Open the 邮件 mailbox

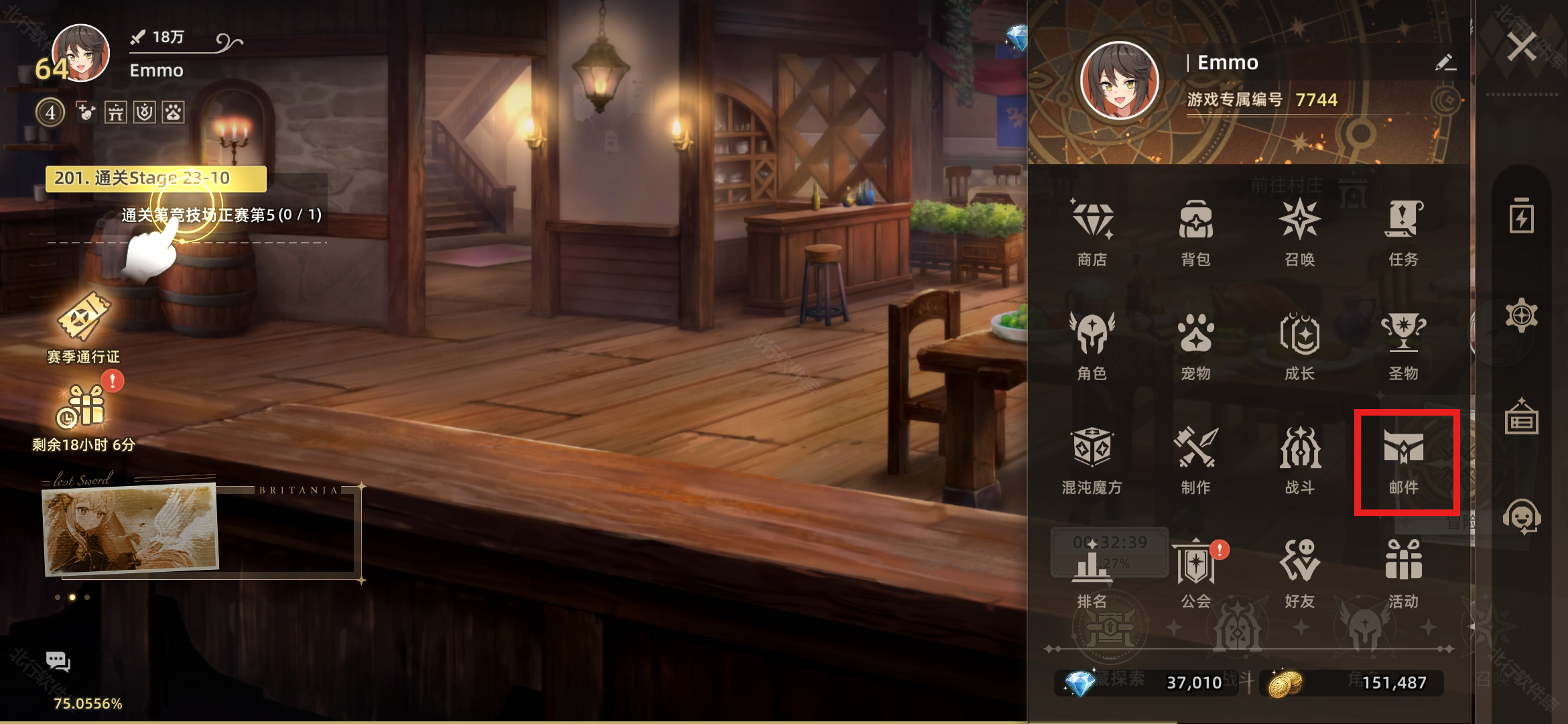[x=1404, y=459]
